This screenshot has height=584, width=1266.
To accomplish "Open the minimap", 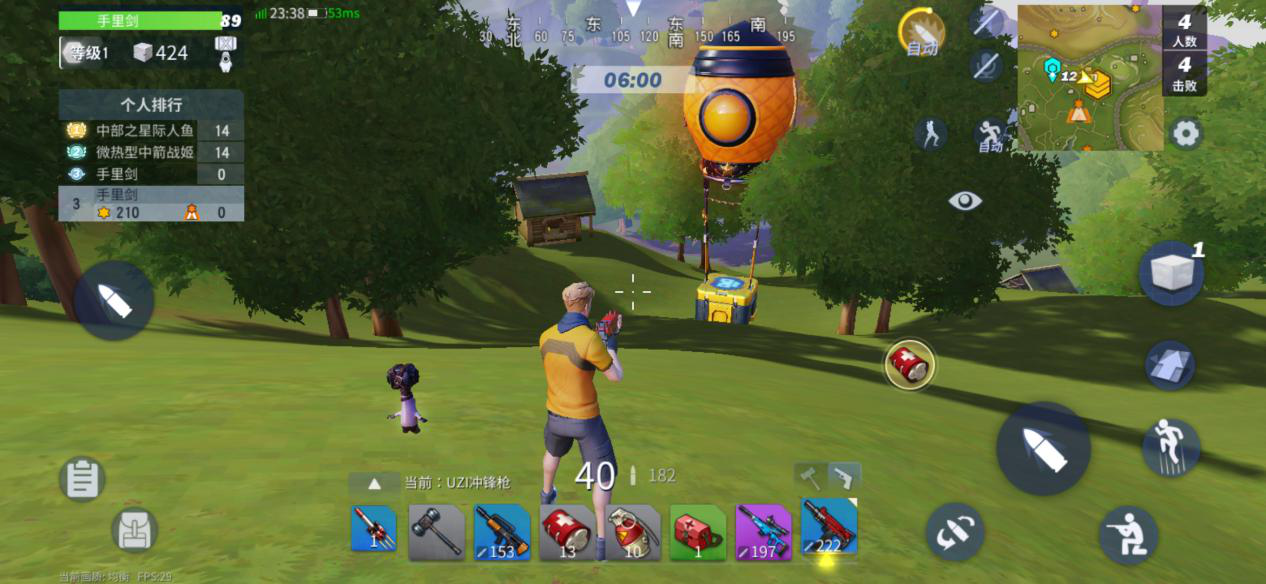I will [1089, 77].
